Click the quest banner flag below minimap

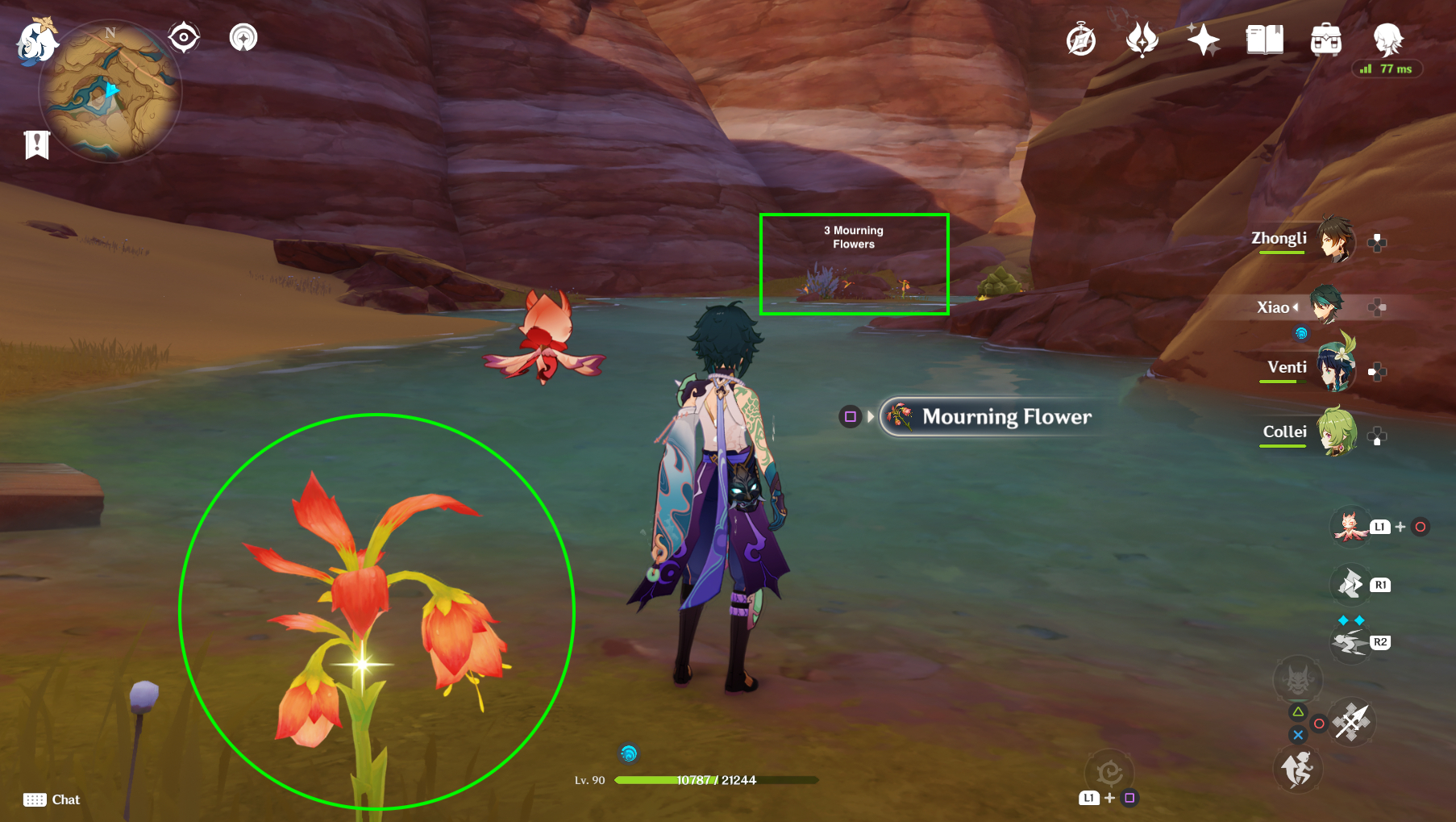(x=35, y=145)
